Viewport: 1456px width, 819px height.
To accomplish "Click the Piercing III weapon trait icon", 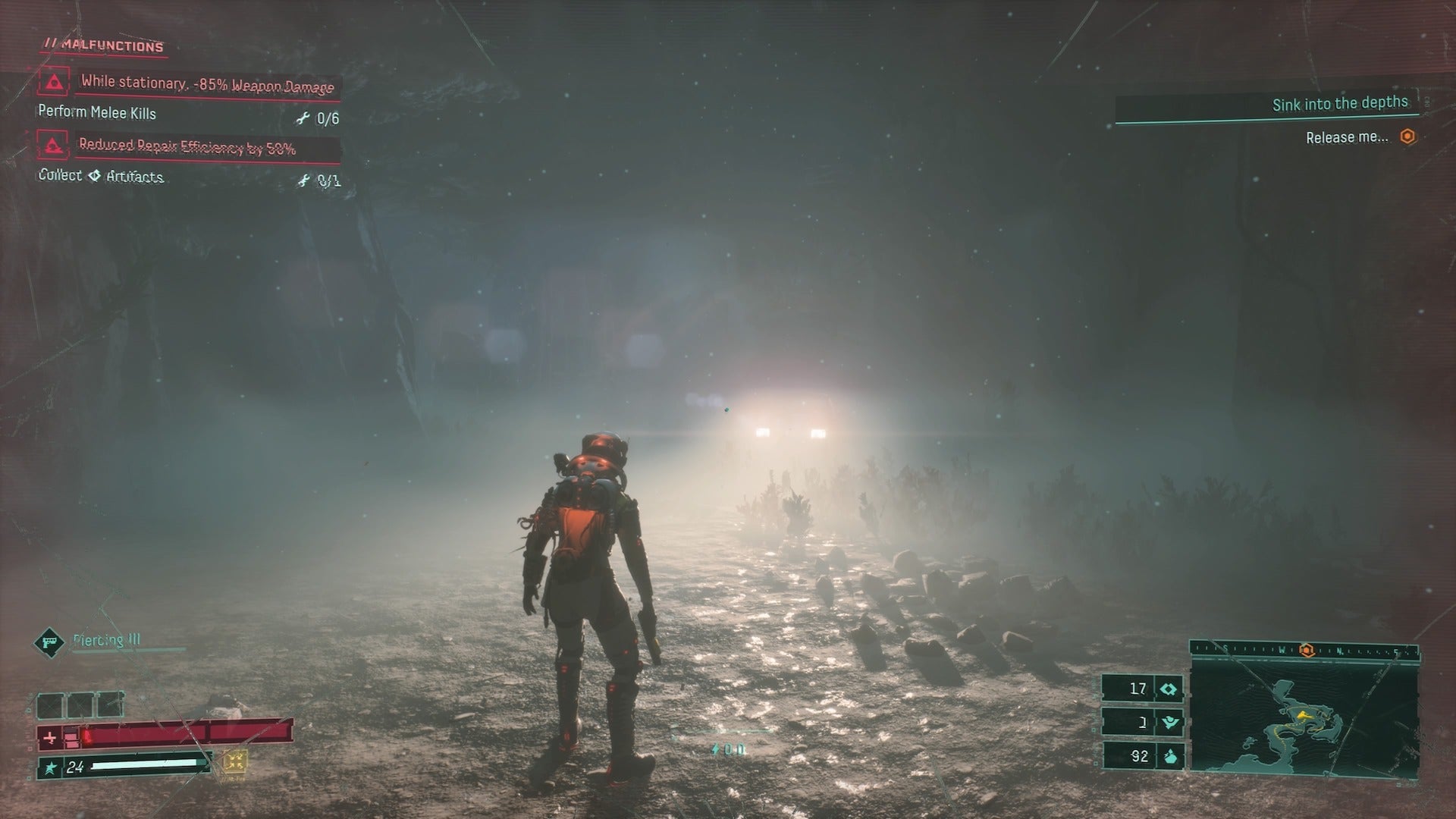I will tap(50, 642).
